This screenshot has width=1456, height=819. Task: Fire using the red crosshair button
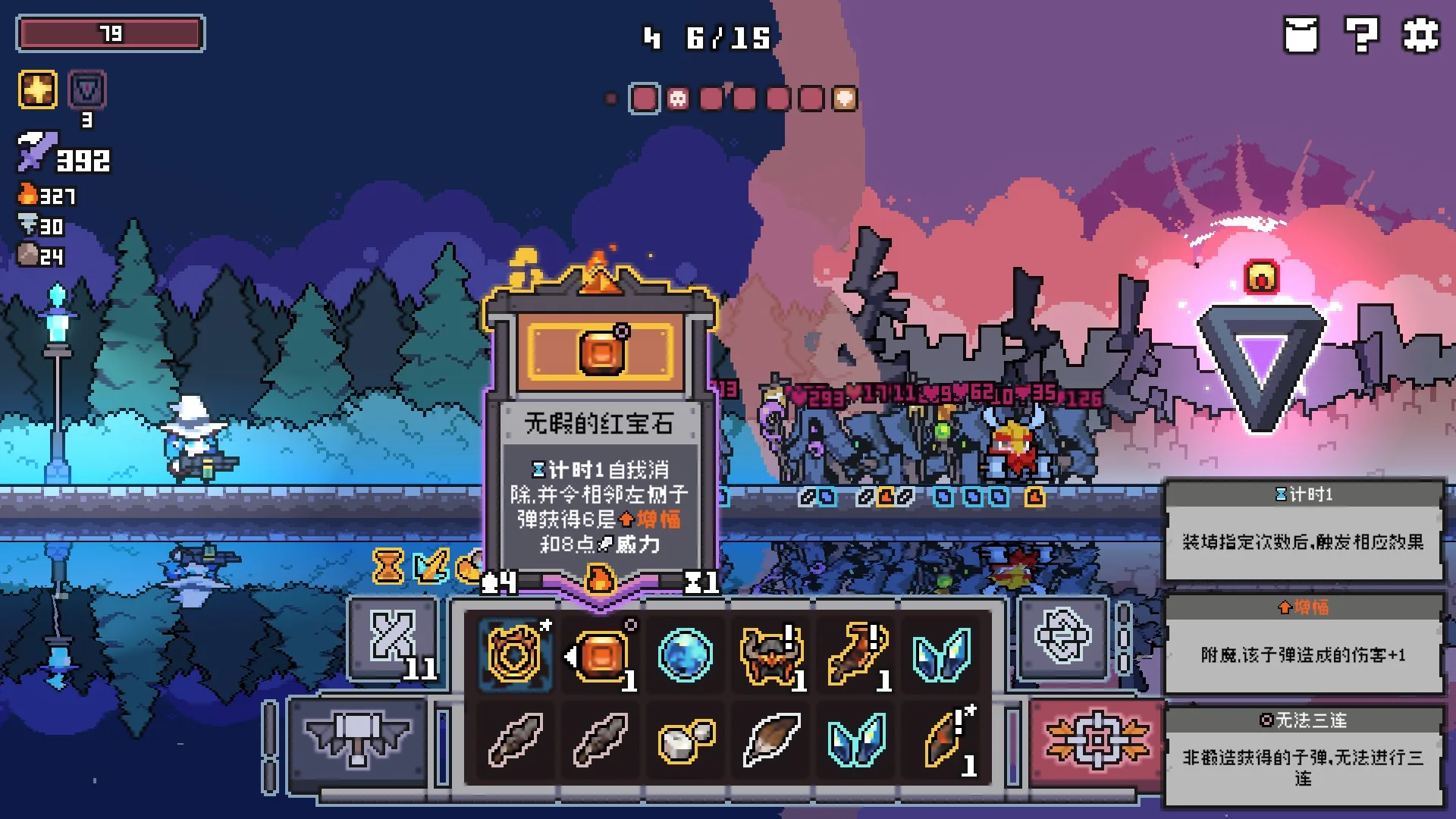[1097, 740]
